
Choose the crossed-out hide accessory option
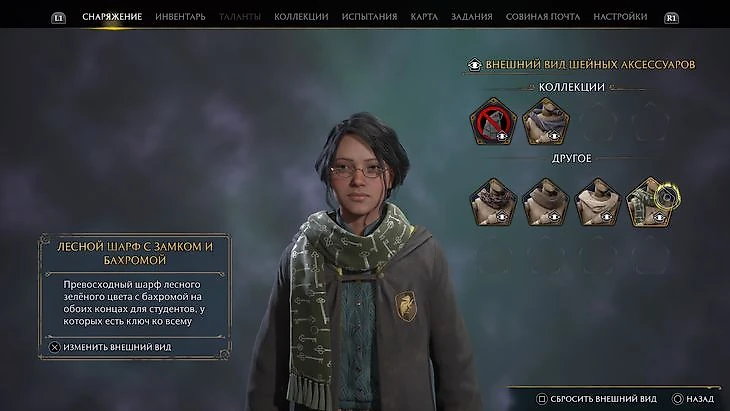coord(492,122)
